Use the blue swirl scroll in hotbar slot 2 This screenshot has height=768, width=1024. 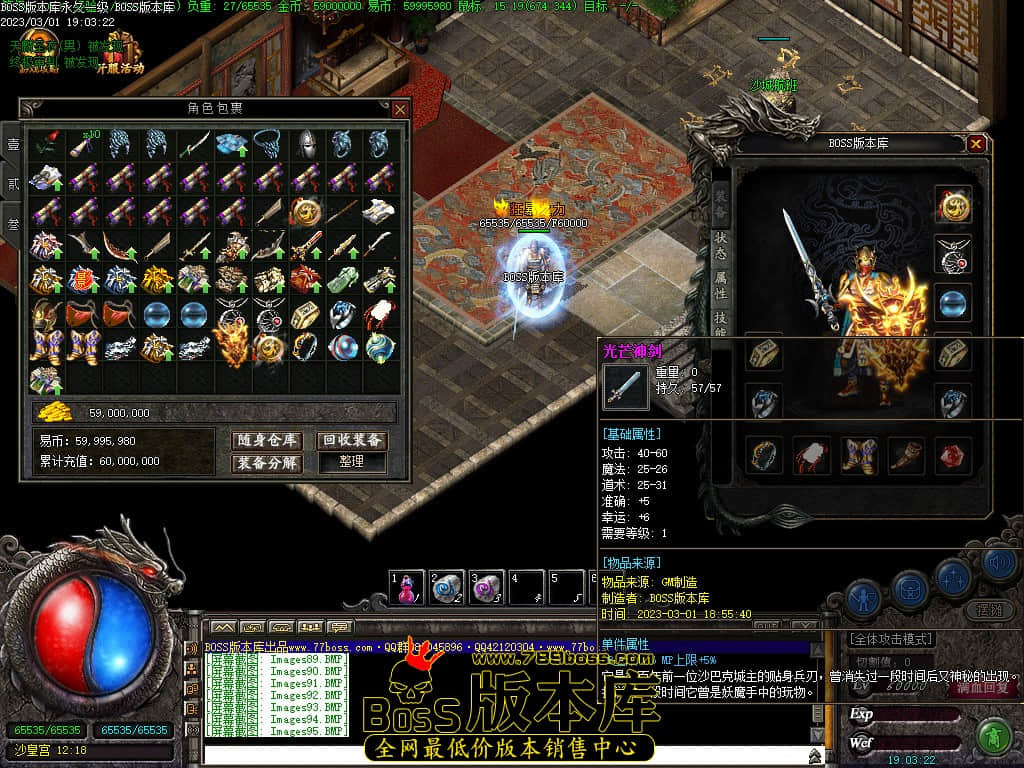(x=446, y=588)
